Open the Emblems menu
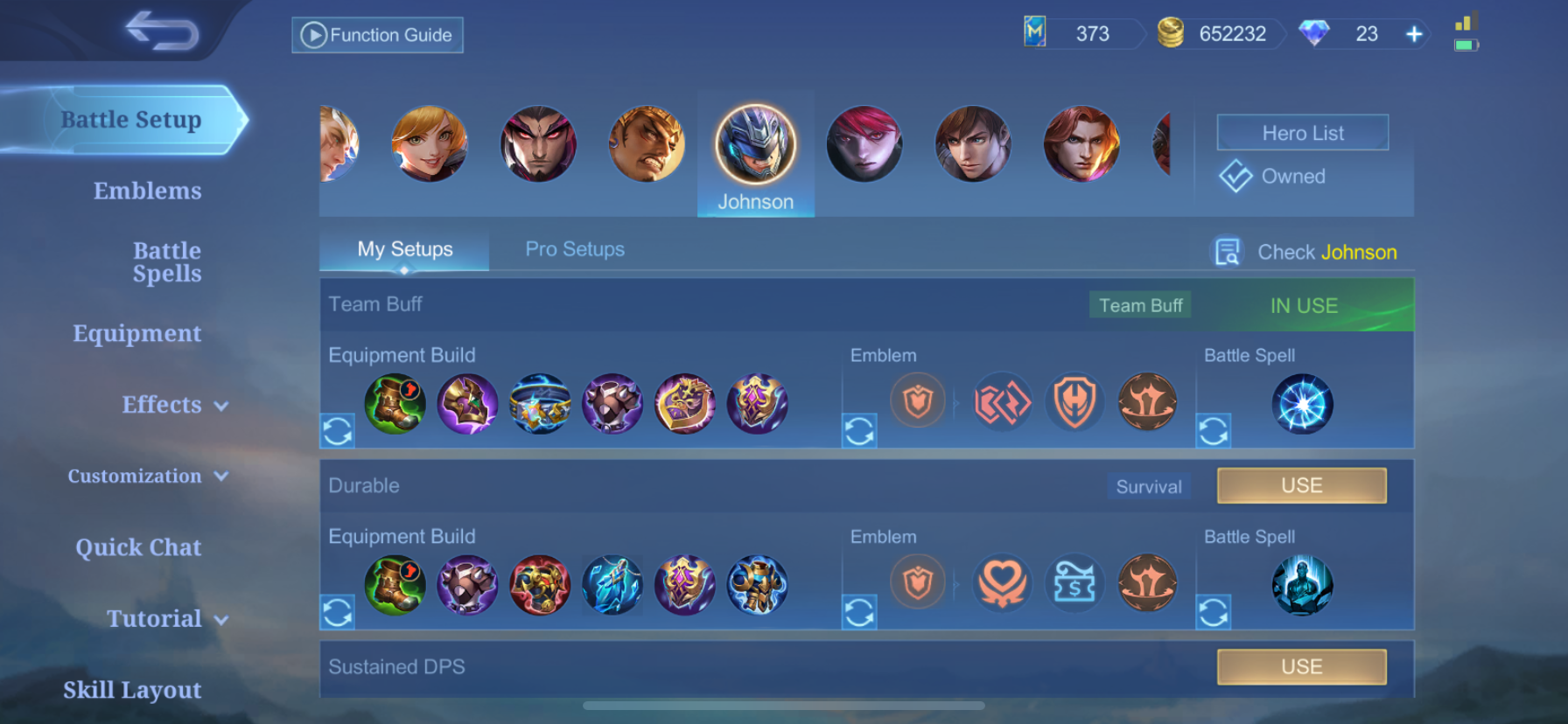Image resolution: width=1568 pixels, height=724 pixels. click(147, 191)
